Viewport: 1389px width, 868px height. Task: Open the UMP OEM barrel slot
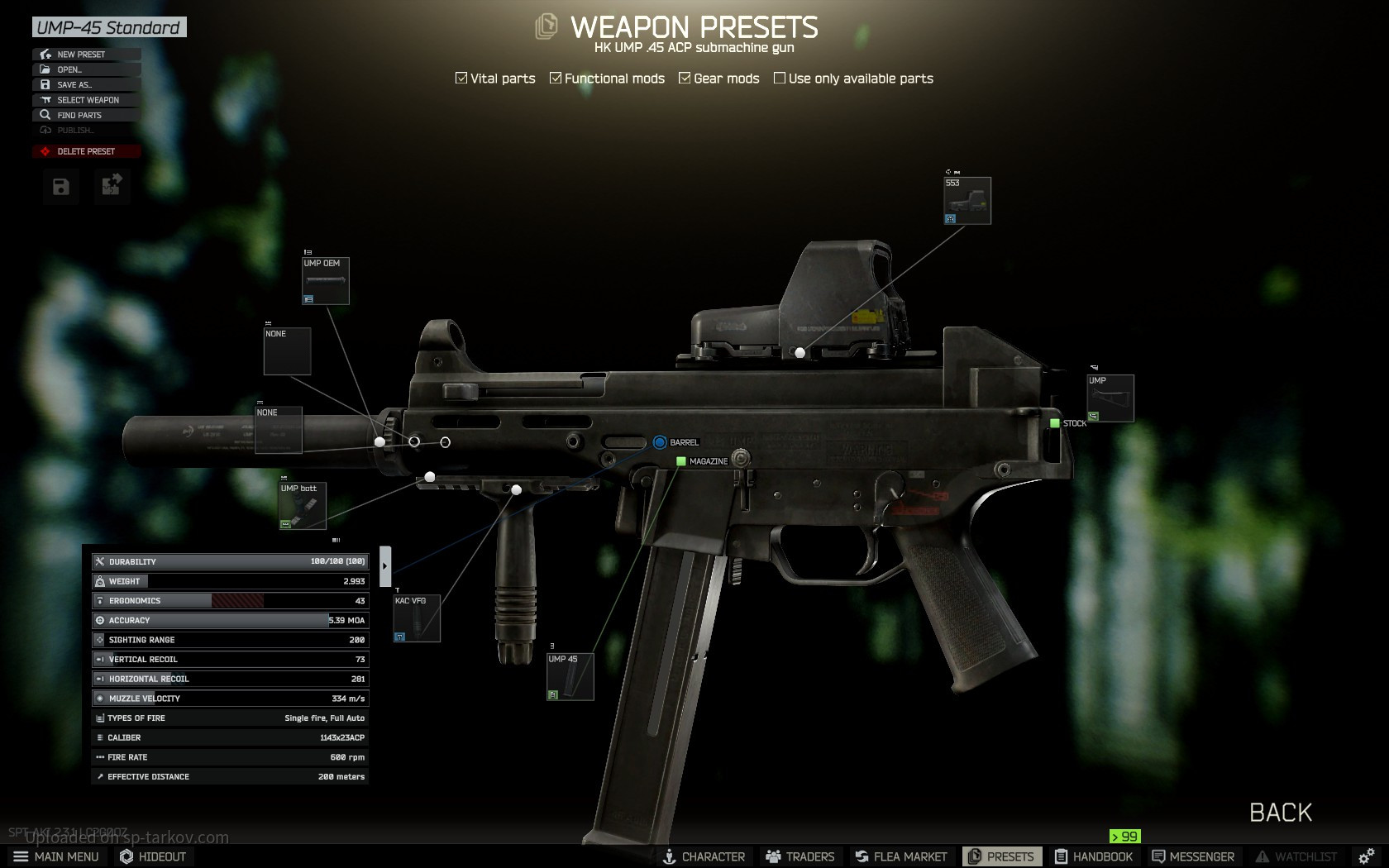tap(326, 281)
